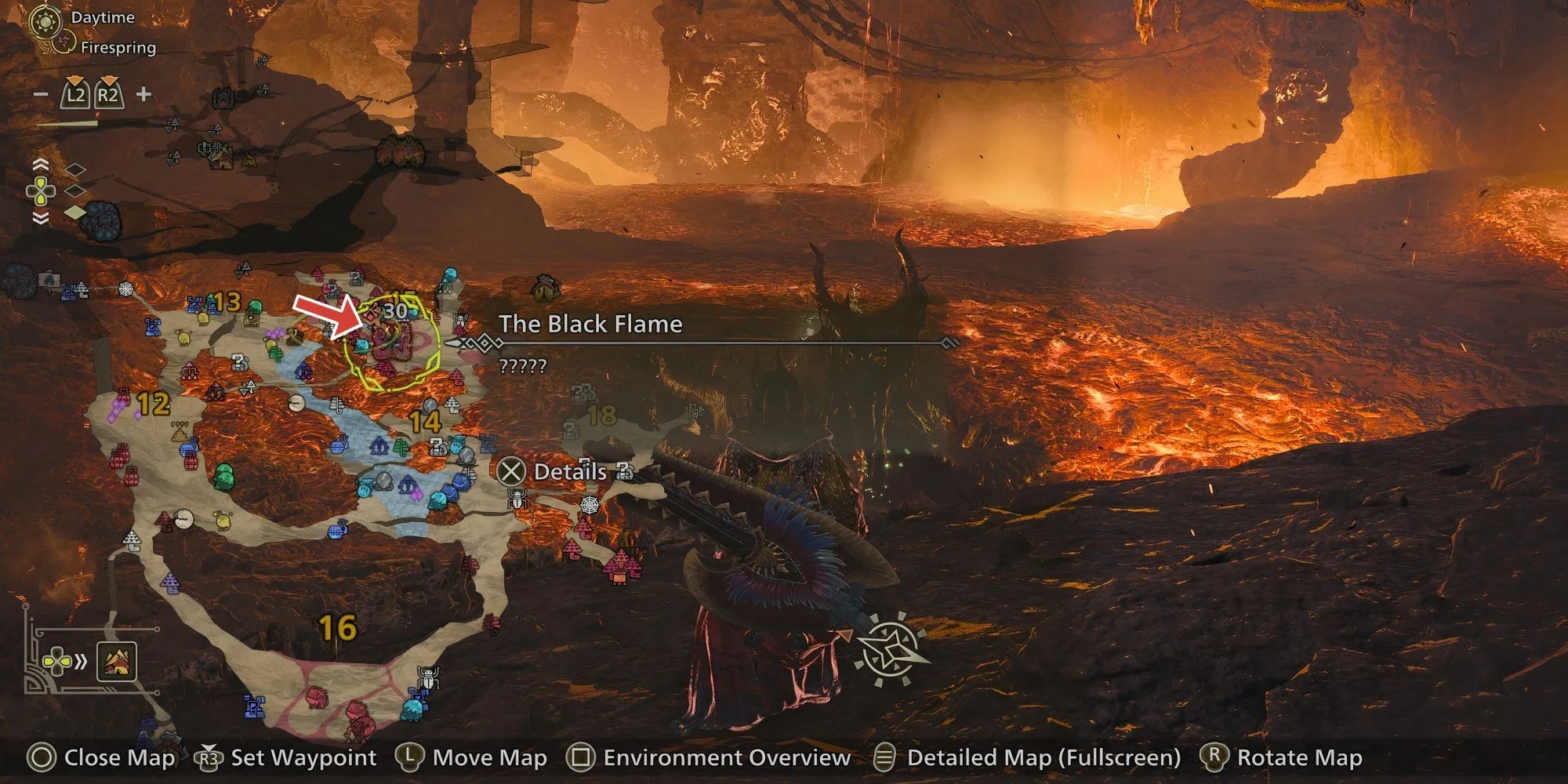Screen dimensions: 1568x784
Task: Open Detailed Map (Fullscreen)
Action: [1043, 757]
